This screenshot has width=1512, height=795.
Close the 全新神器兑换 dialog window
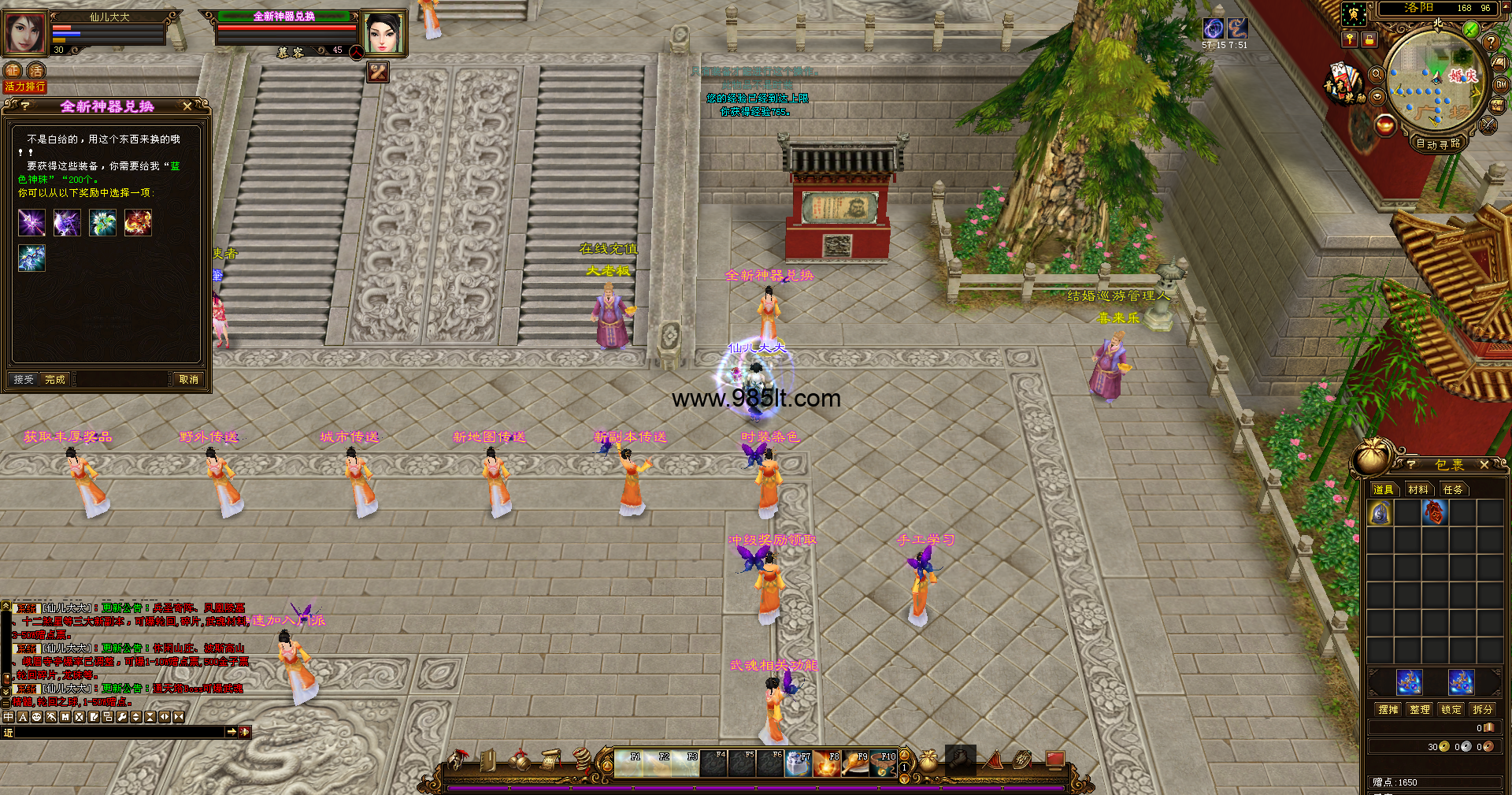coord(187,106)
